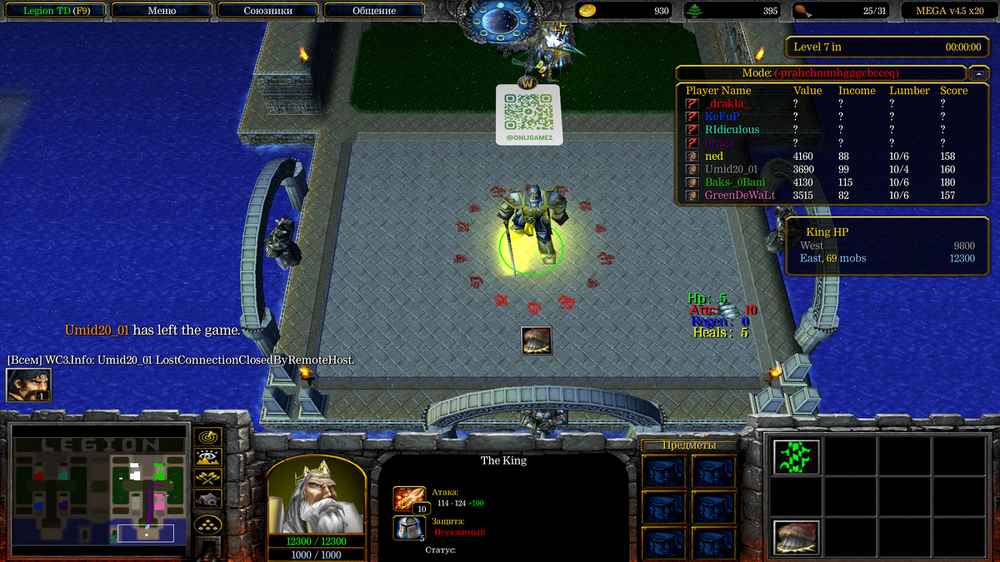Activate the green rune ability in command card
This screenshot has height=562, width=1000.
pyautogui.click(x=796, y=457)
